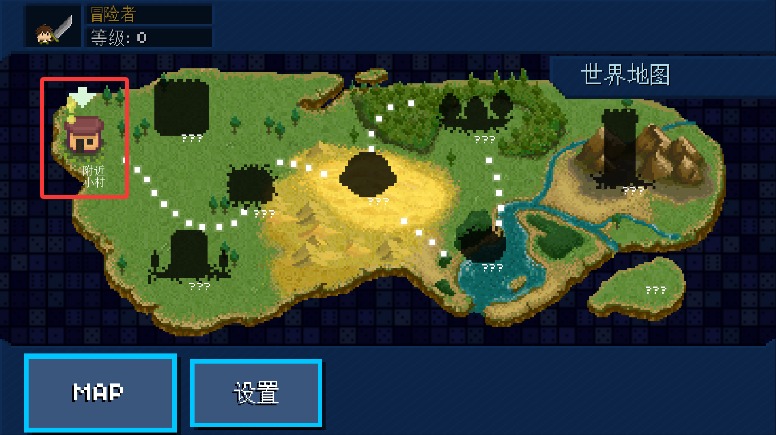Pick the shadowed ??? location beside the mountains
Viewport: 776px width, 435px height.
[620, 150]
